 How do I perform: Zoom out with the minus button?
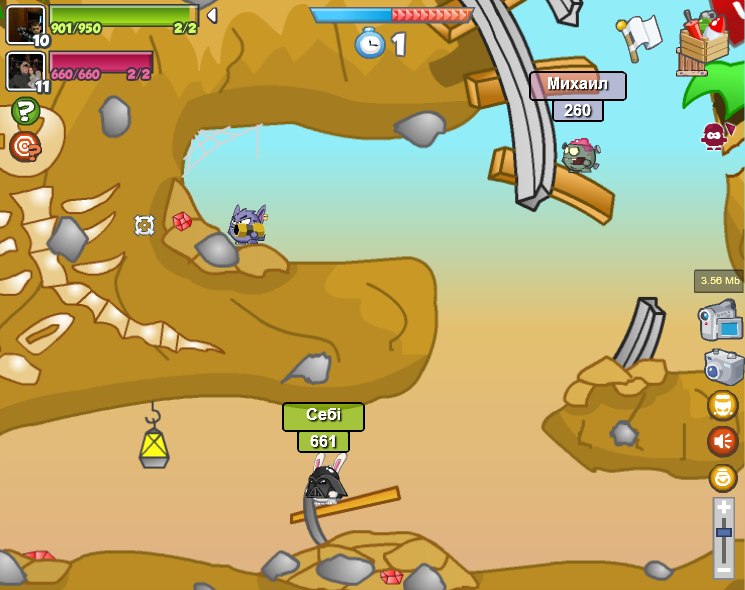tap(724, 569)
